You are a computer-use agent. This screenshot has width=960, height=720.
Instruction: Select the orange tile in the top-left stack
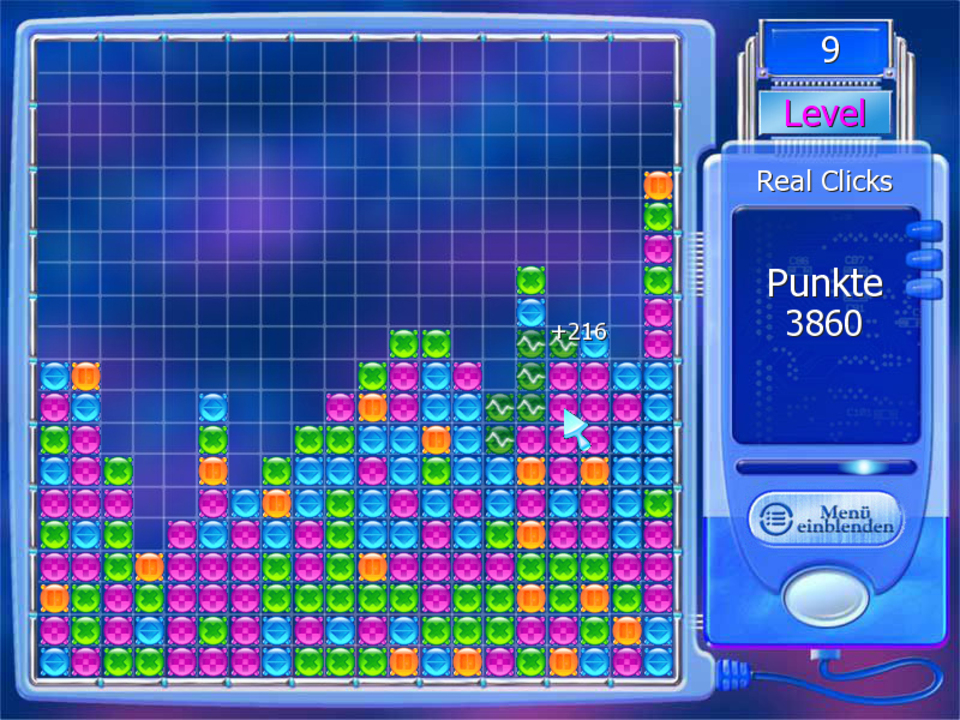(86, 376)
